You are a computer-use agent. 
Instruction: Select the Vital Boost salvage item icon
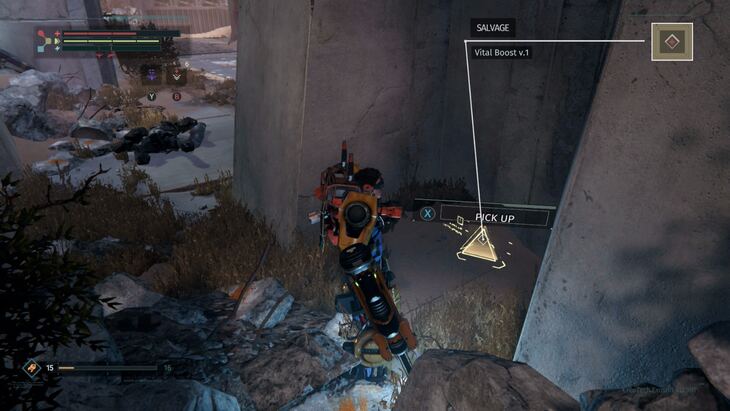tap(672, 42)
